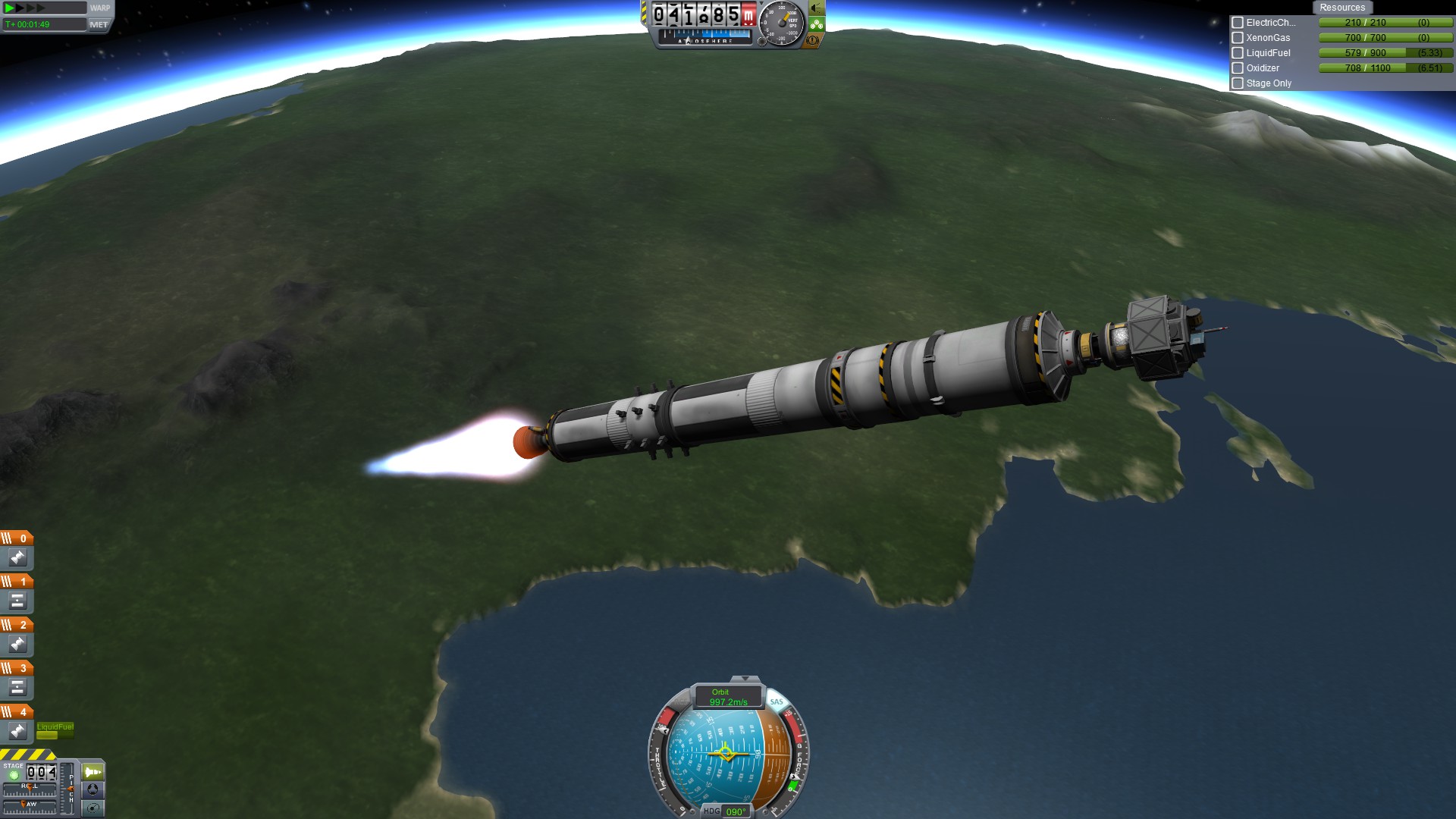This screenshot has width=1456, height=819.
Task: Toggle the SAS indicator on the navball
Action: (x=776, y=701)
